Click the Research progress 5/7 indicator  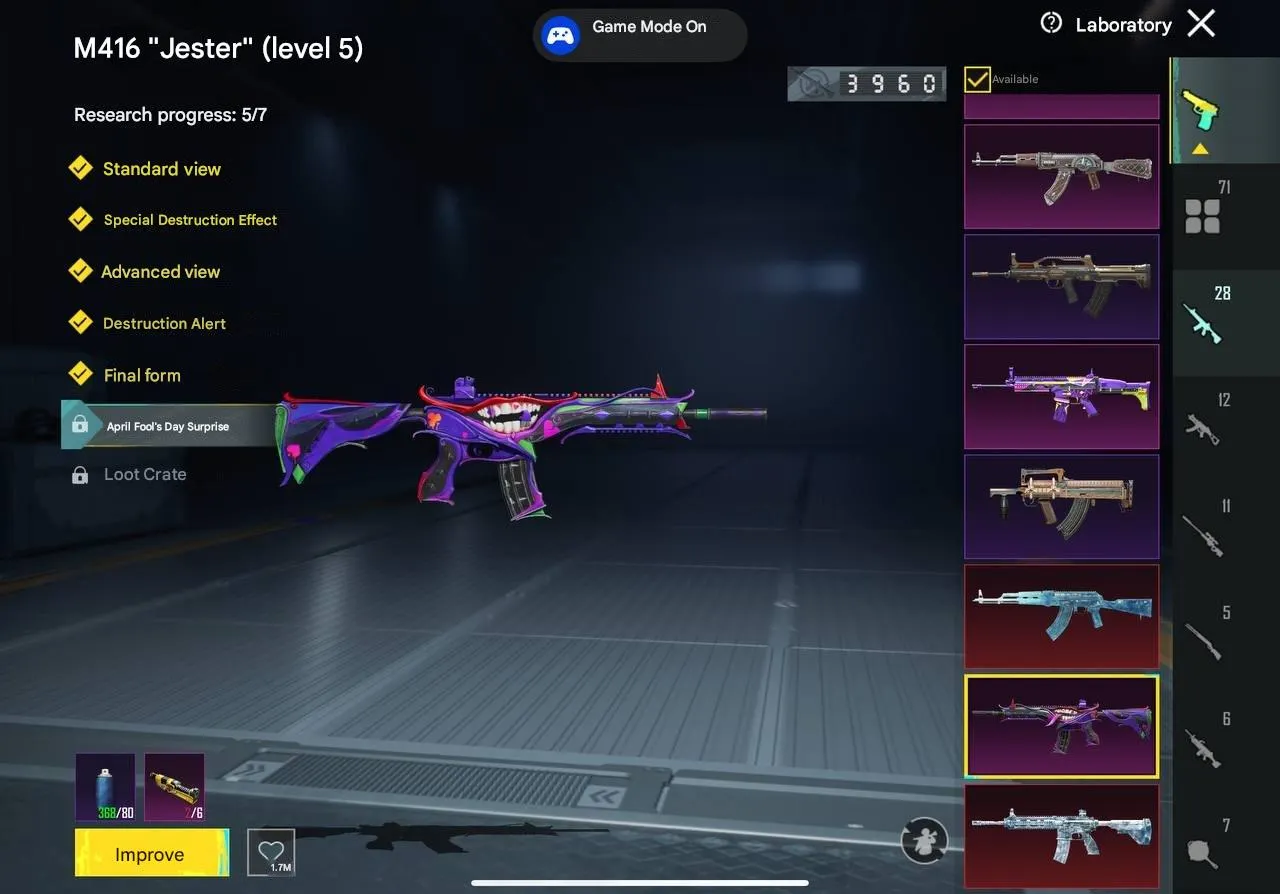click(x=170, y=115)
